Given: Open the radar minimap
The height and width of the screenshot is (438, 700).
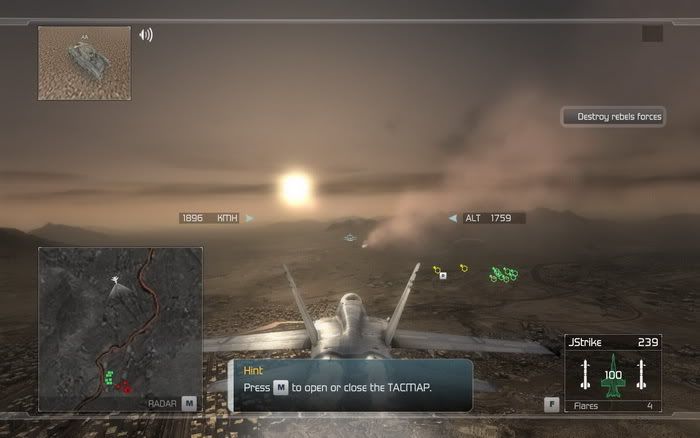Looking at the screenshot, I should 120,329.
